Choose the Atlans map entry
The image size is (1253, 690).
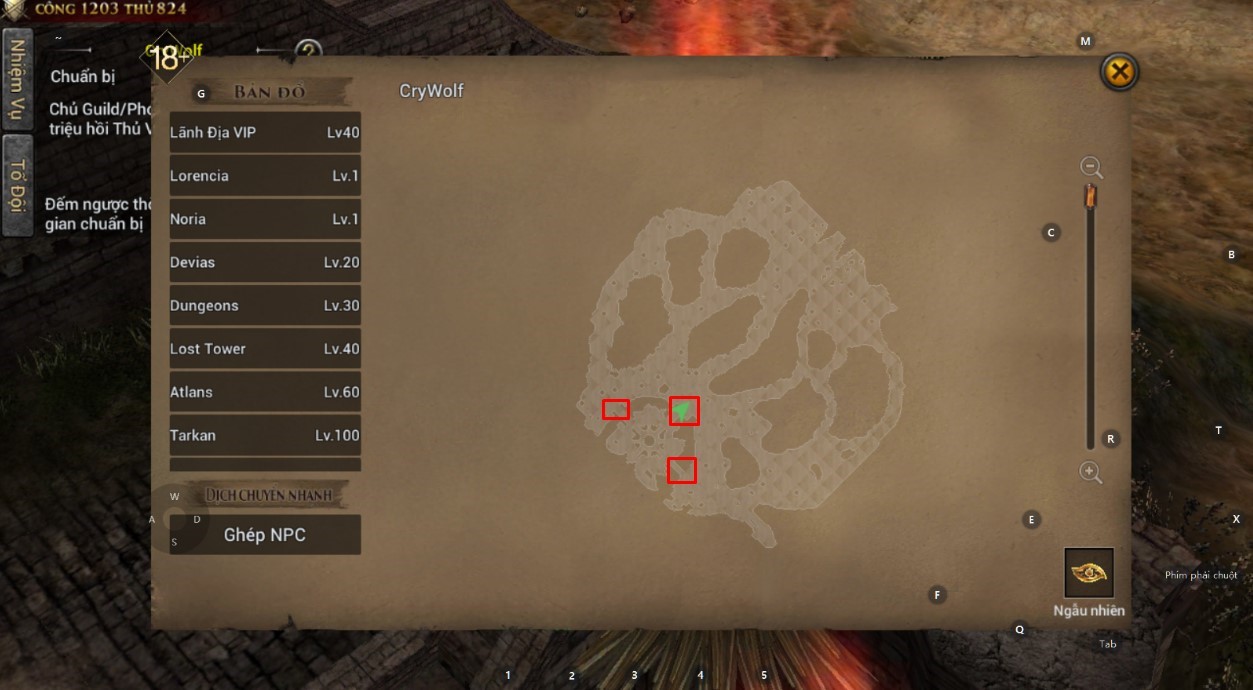pyautogui.click(x=265, y=392)
